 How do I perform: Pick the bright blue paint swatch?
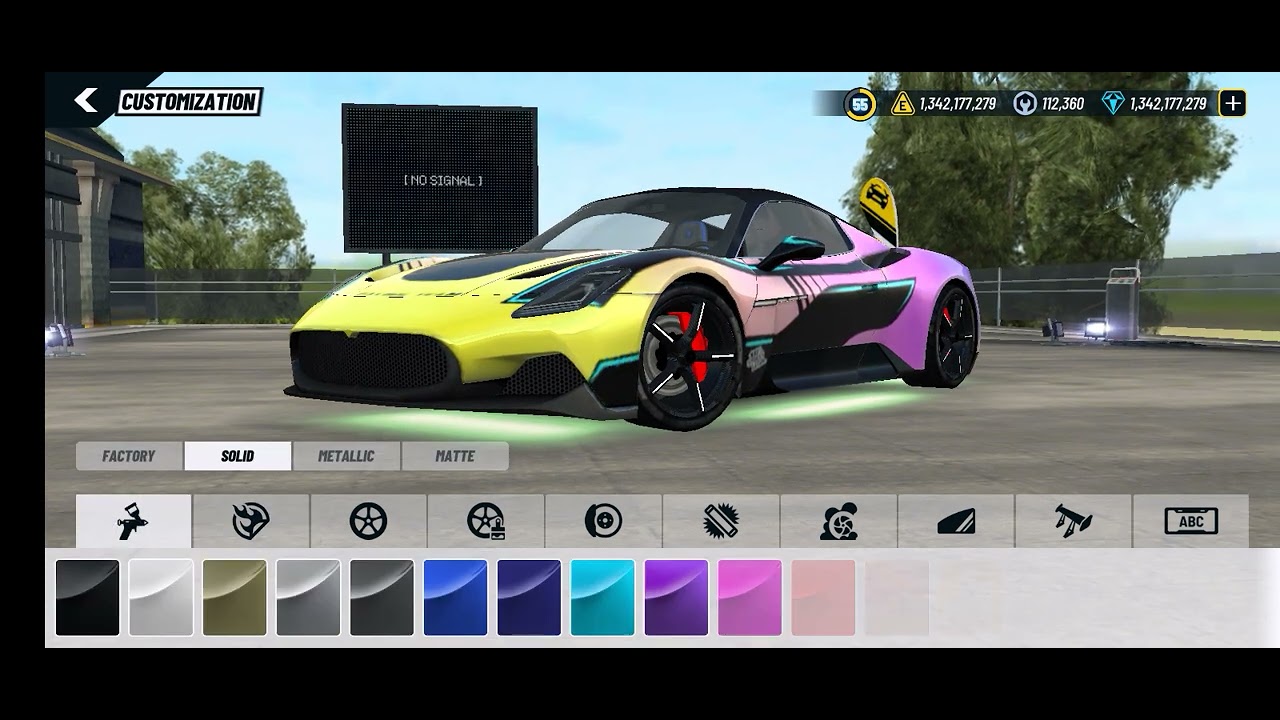[455, 598]
